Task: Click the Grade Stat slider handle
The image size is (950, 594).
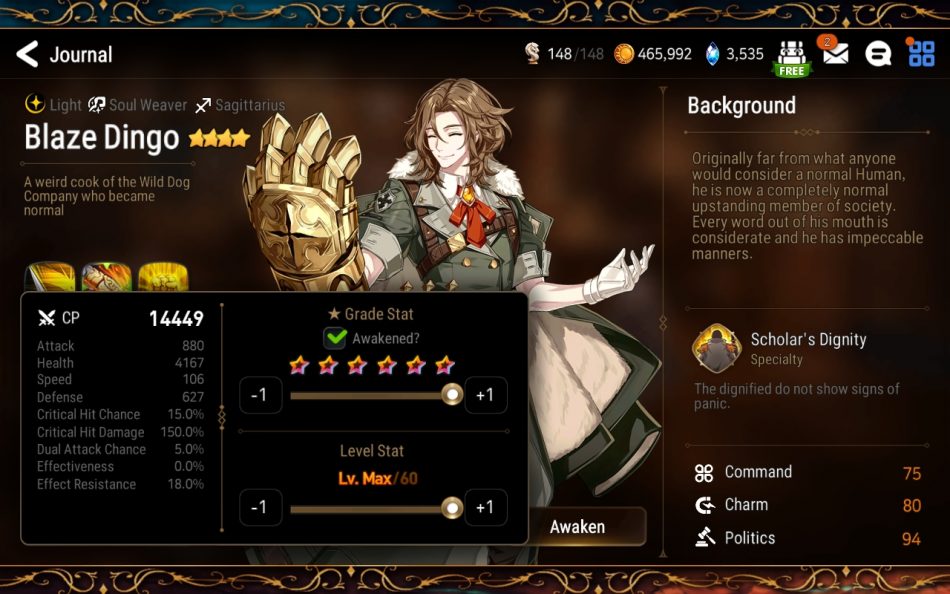Action: [453, 395]
